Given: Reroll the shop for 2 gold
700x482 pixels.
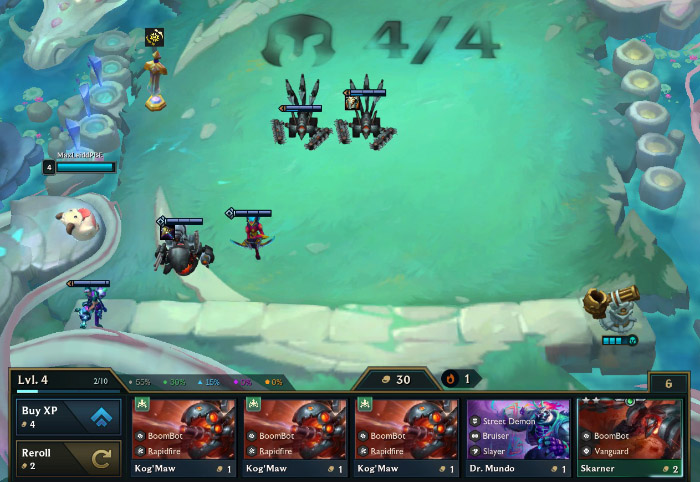Looking at the screenshot, I should pos(69,459).
